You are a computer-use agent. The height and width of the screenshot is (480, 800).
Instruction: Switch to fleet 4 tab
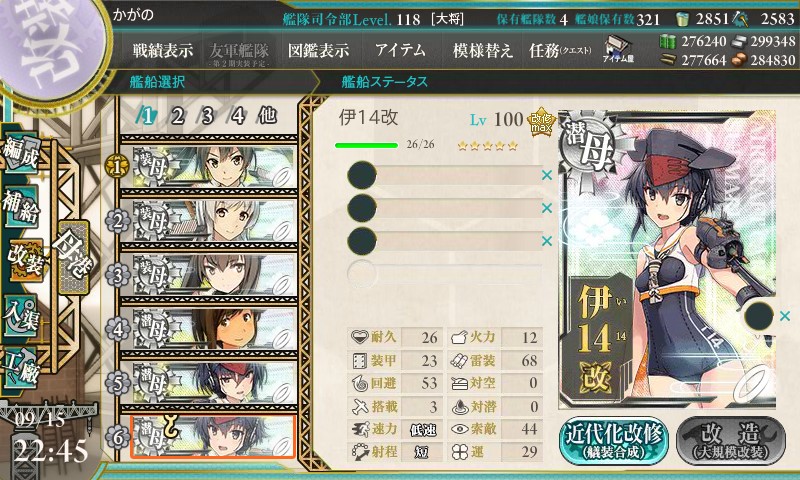[238, 115]
